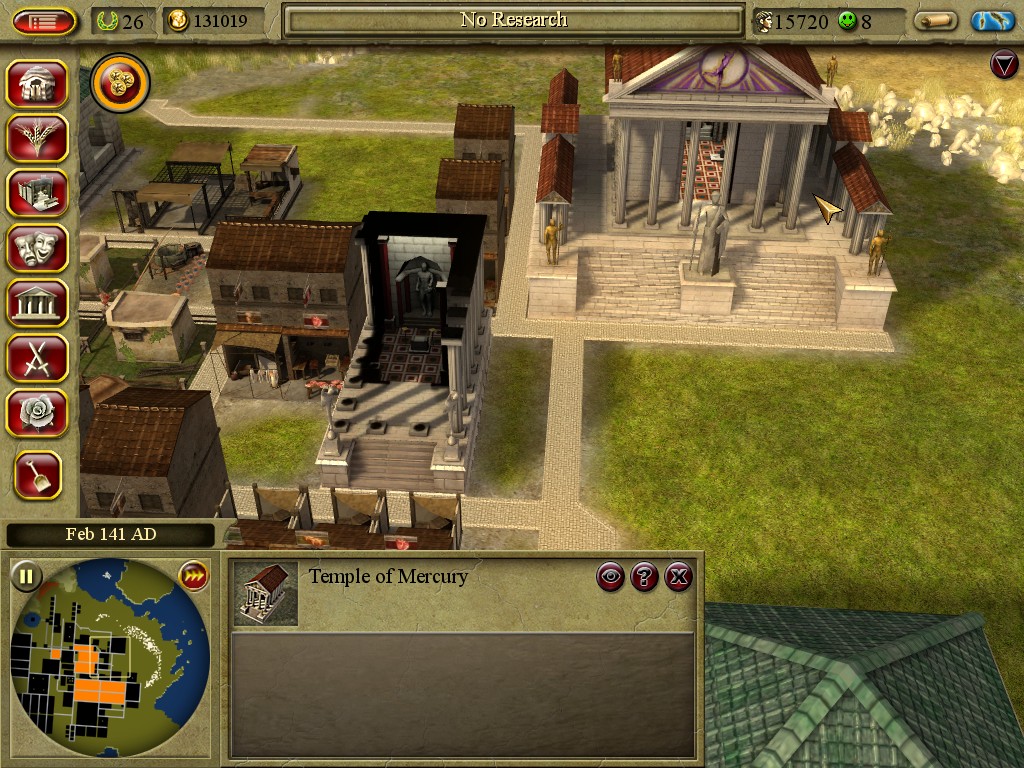This screenshot has height=768, width=1024.
Task: Close the Temple of Mercury panel
Action: pos(679,576)
